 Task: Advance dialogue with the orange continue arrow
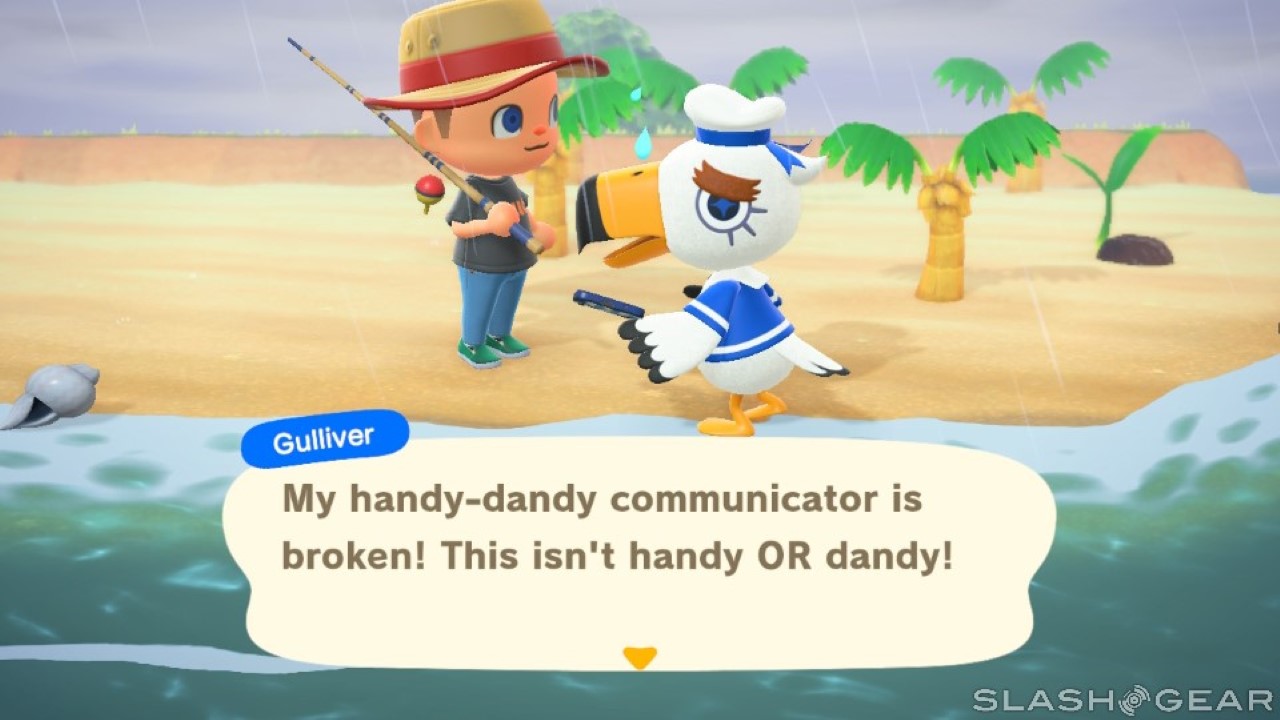(639, 657)
